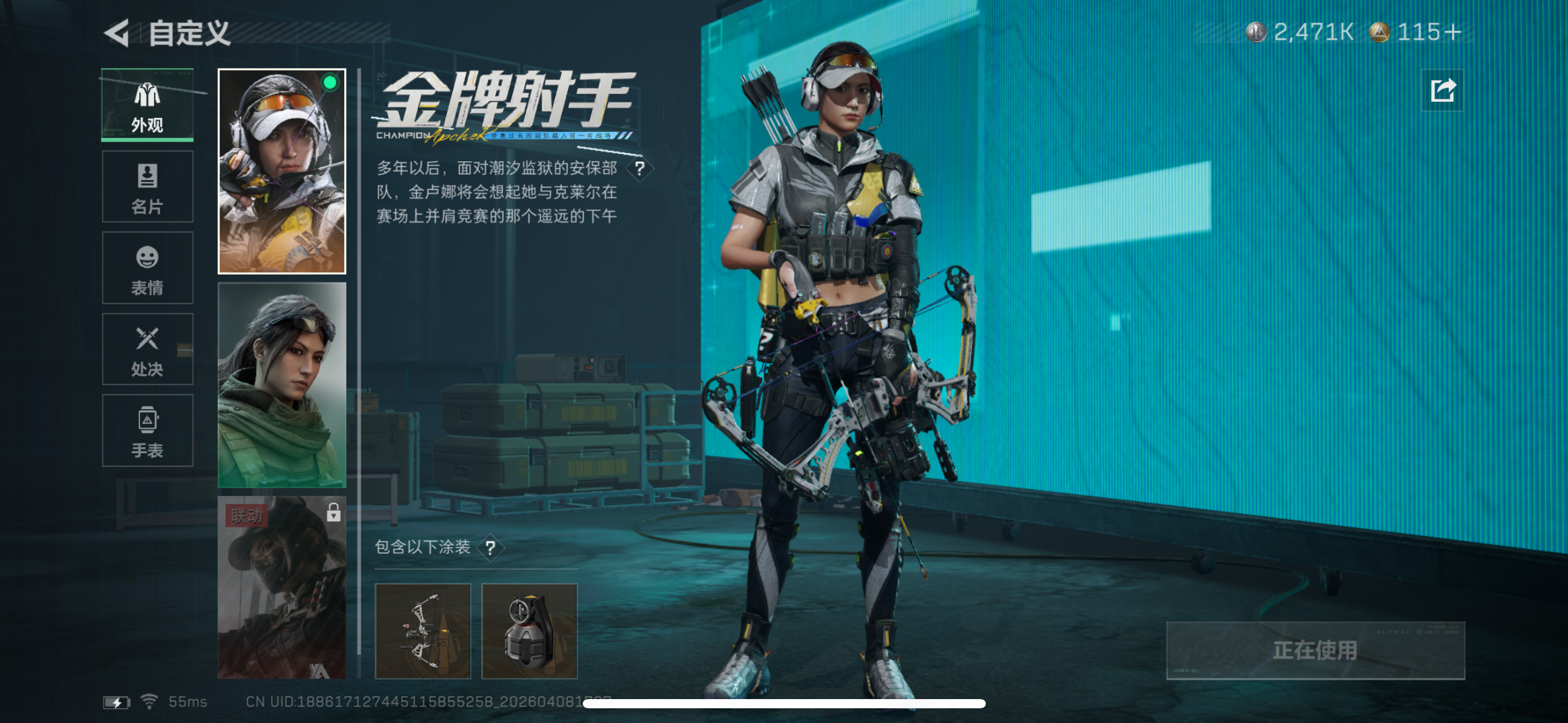Open the 处决 (Execution) sidebar icon
This screenshot has height=723, width=1568.
[x=147, y=350]
